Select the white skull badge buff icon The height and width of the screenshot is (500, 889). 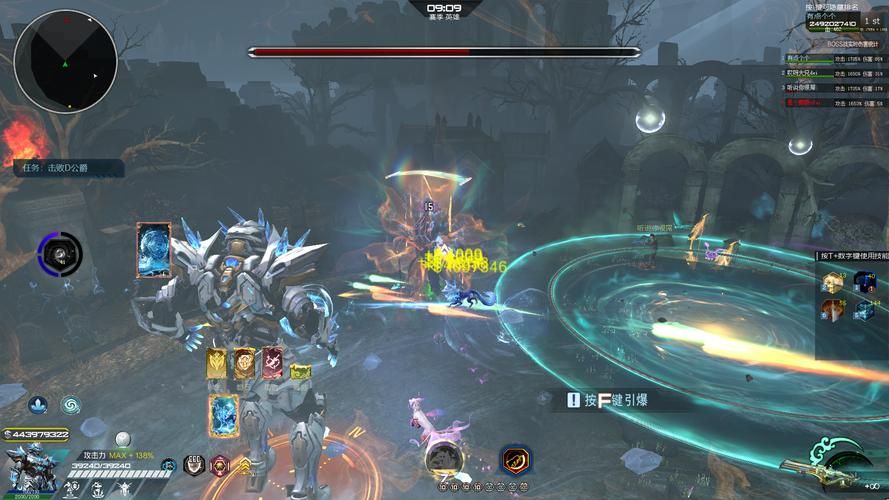click(194, 464)
